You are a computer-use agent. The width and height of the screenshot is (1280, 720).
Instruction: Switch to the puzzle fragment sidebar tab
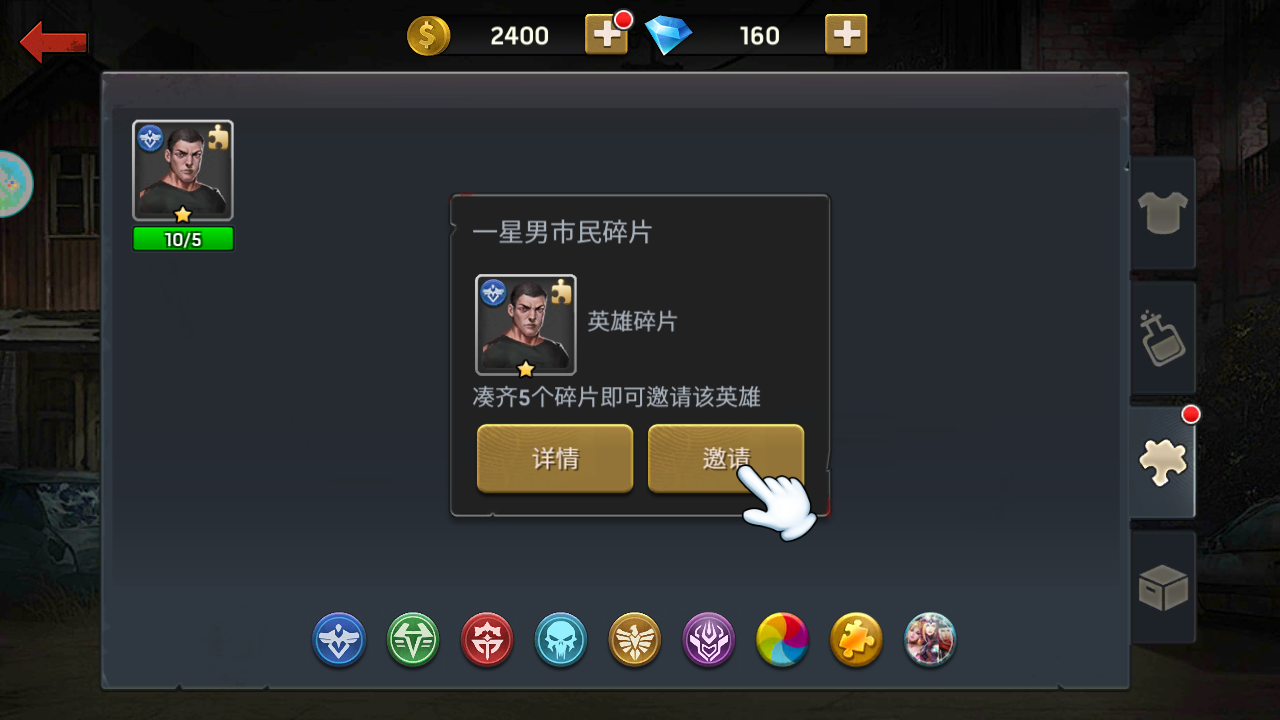(x=1162, y=462)
